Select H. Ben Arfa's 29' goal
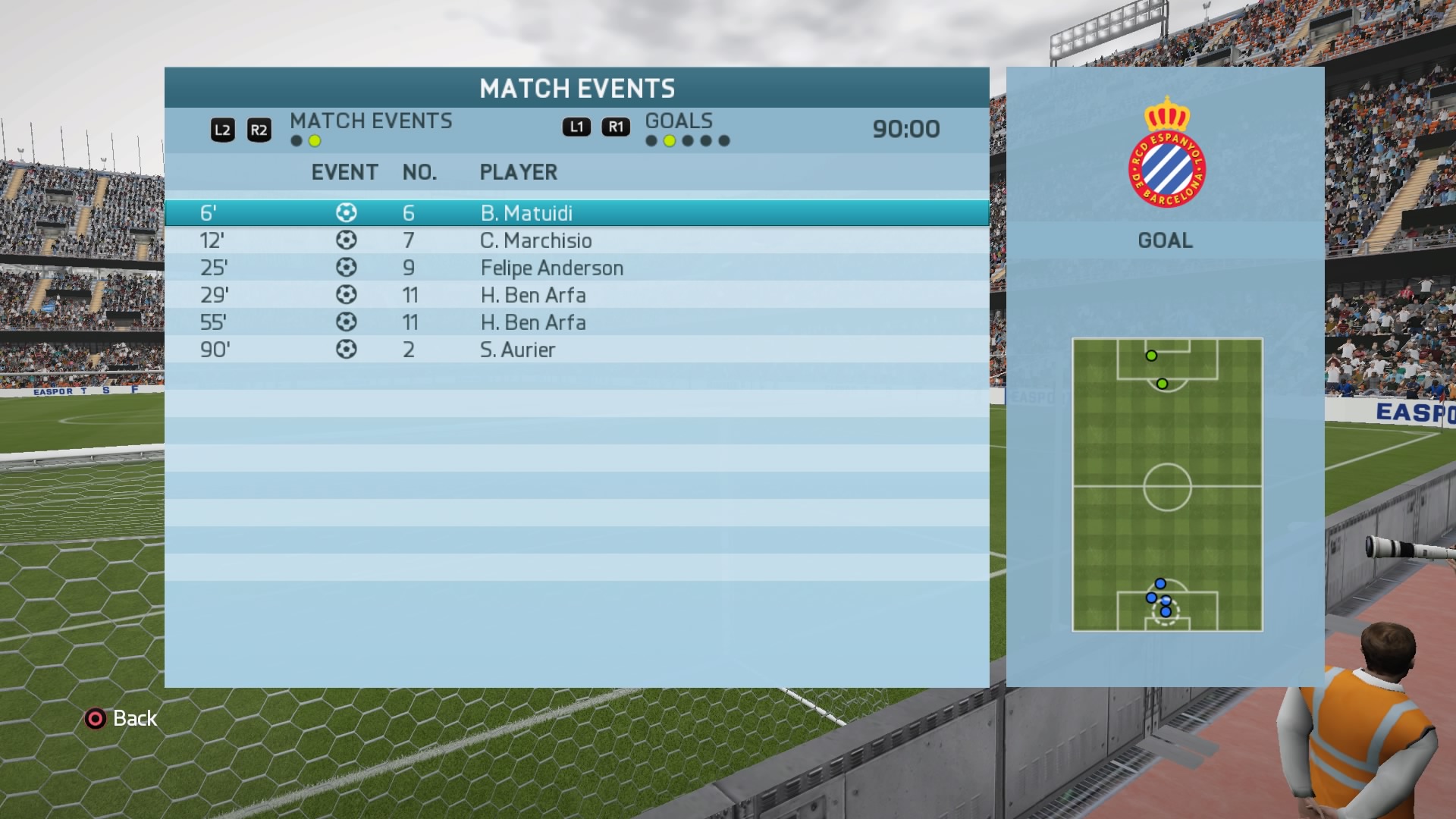Screen dimensions: 1456x819 pyautogui.click(x=576, y=295)
